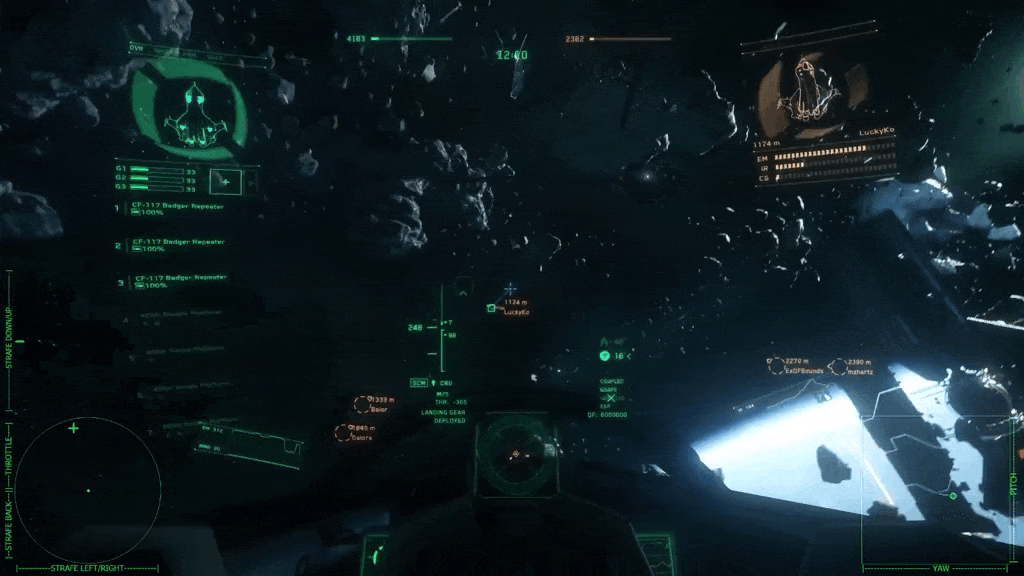1024x576 pixels.
Task: Target the Balor contact marker
Action: pyautogui.click(x=362, y=404)
